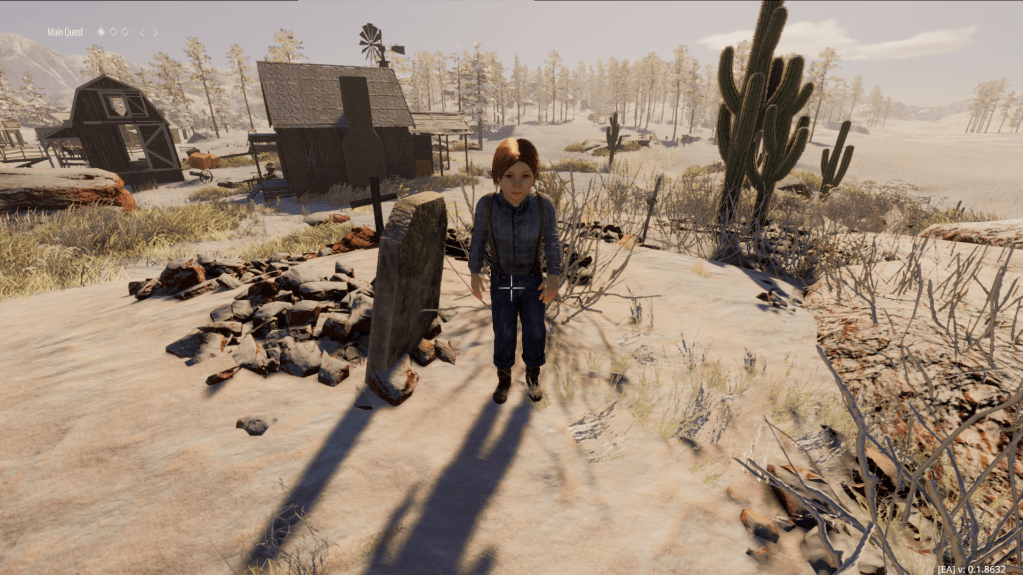Go to the previous quest with left arrow
This screenshot has width=1023, height=575.
coord(142,32)
